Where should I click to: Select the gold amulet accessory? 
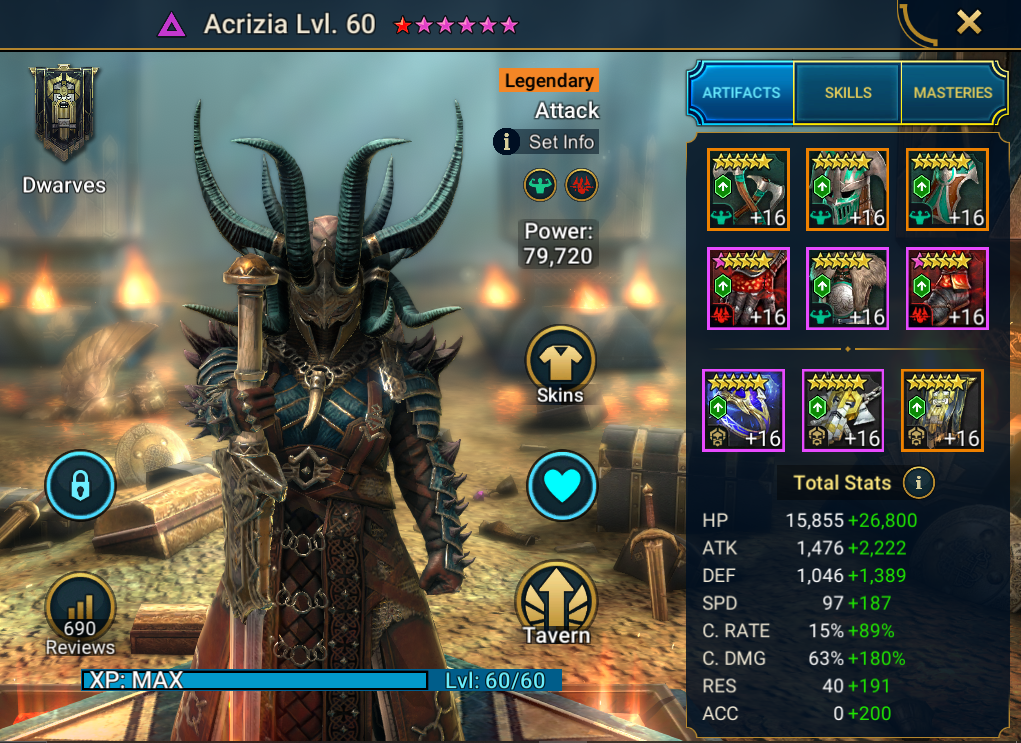[x=843, y=410]
